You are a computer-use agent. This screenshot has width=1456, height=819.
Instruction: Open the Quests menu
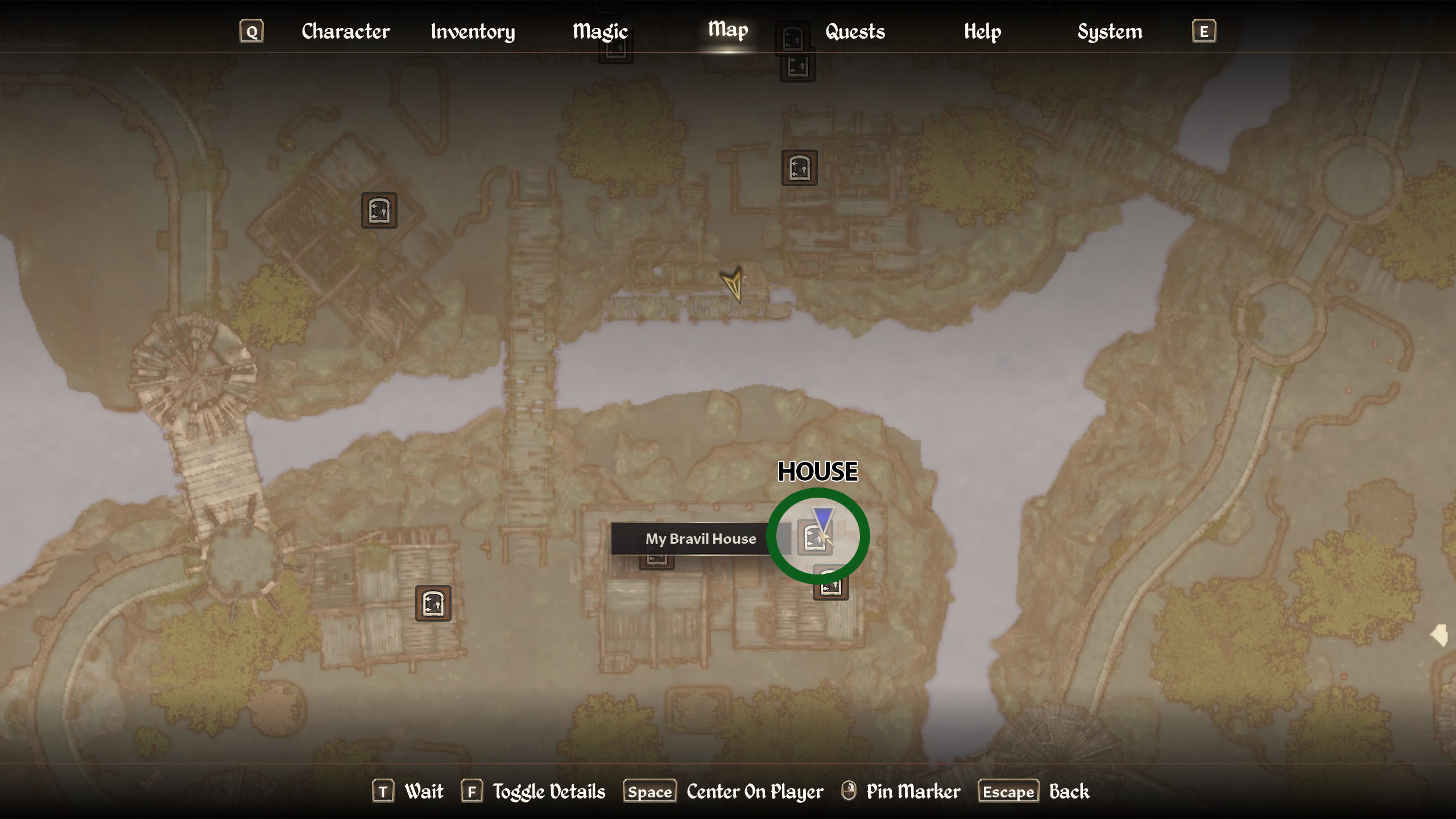854,32
